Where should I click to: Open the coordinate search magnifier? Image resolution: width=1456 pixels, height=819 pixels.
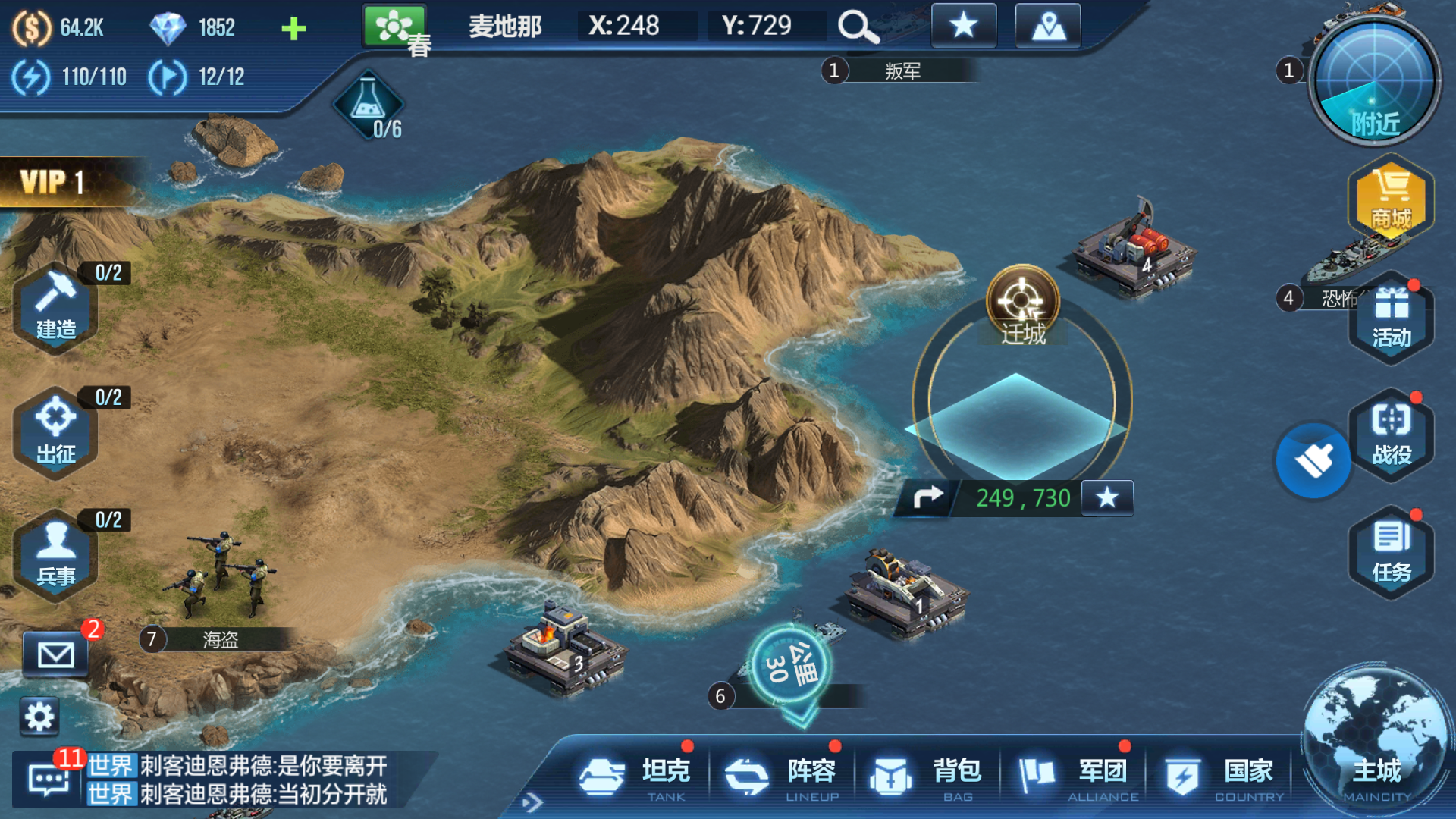pos(857,25)
